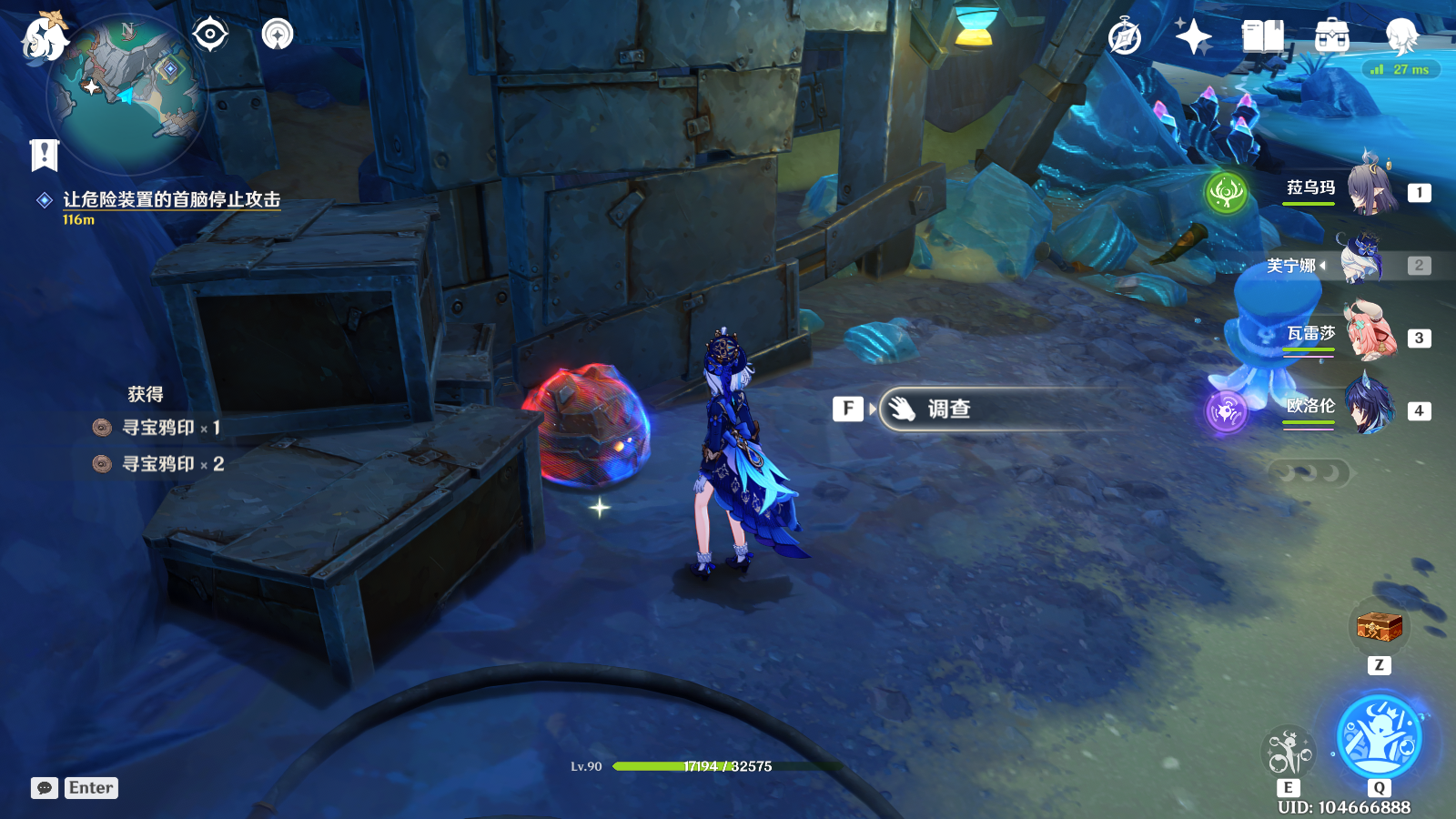Select the tracked quest objective text
Image resolution: width=1456 pixels, height=819 pixels.
coord(171,199)
